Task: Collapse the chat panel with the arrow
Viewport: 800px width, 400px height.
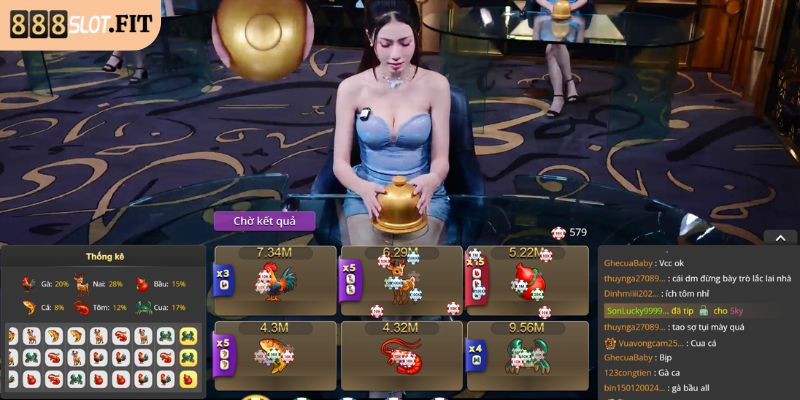Action: 780,237
